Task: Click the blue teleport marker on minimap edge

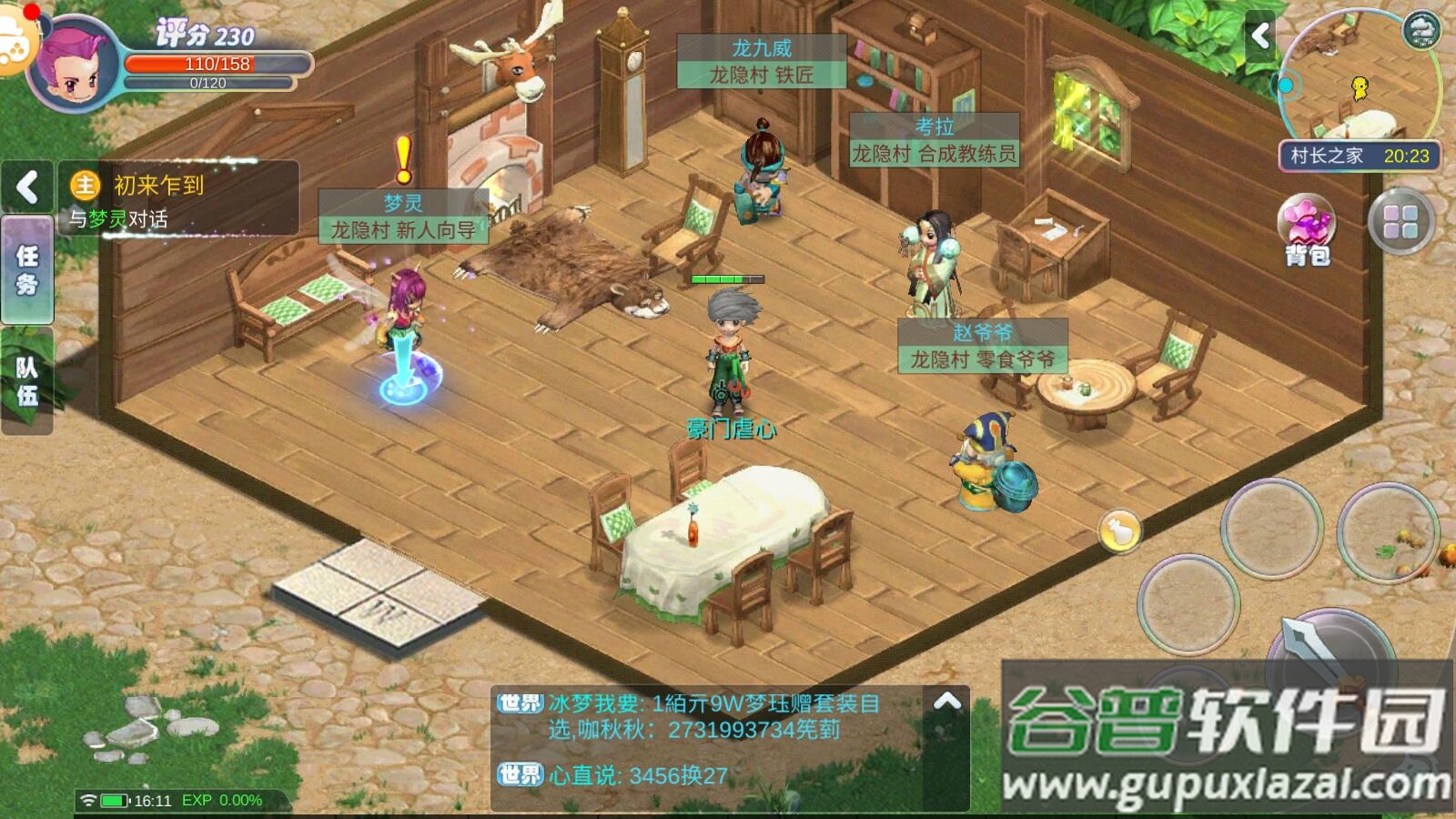Action: [1285, 86]
